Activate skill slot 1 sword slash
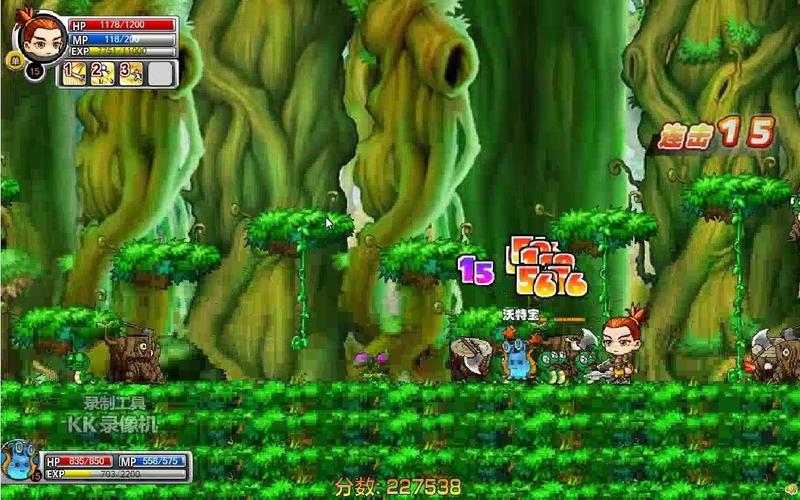 75,73
